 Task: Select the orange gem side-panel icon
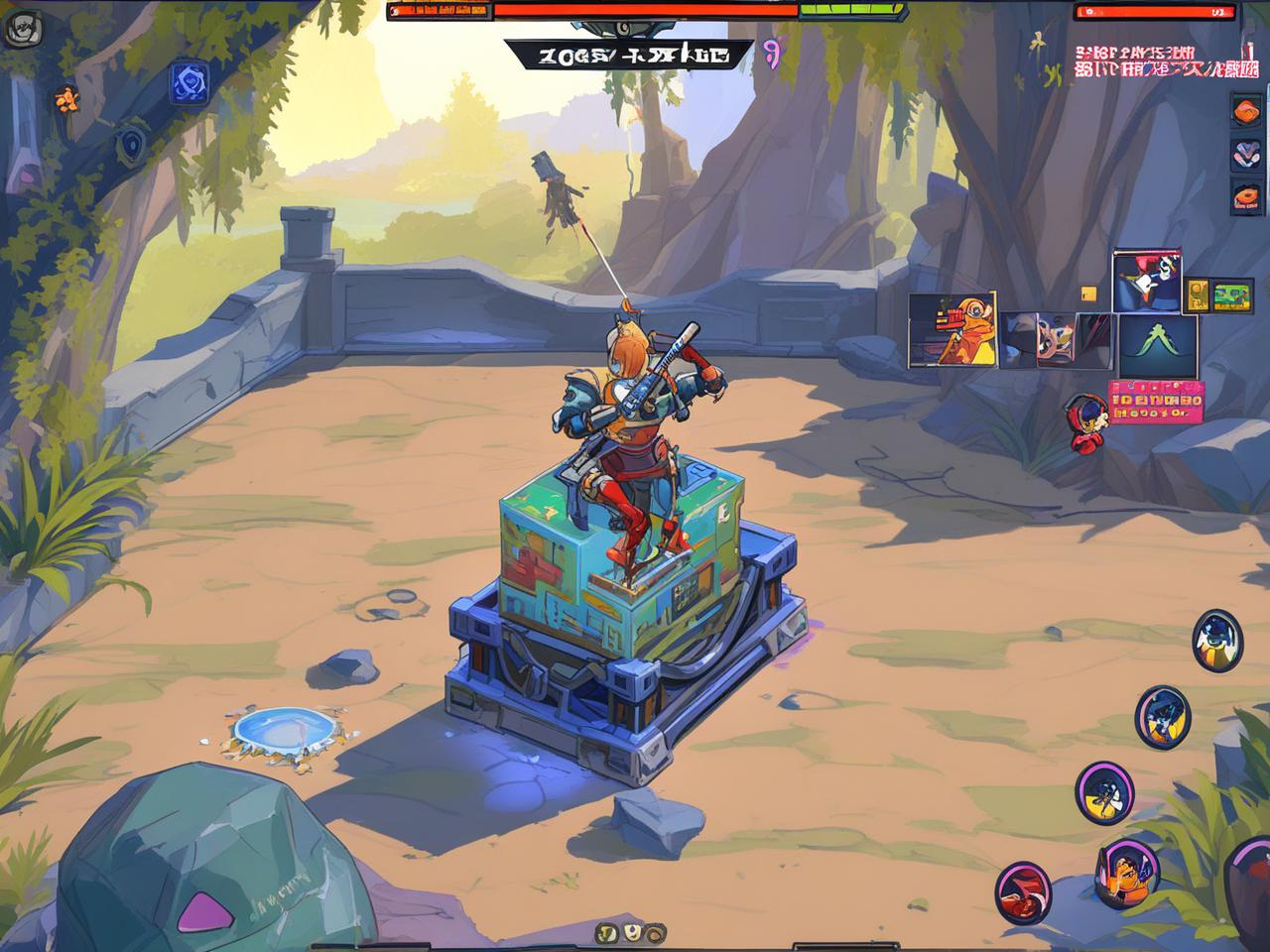(x=1246, y=111)
